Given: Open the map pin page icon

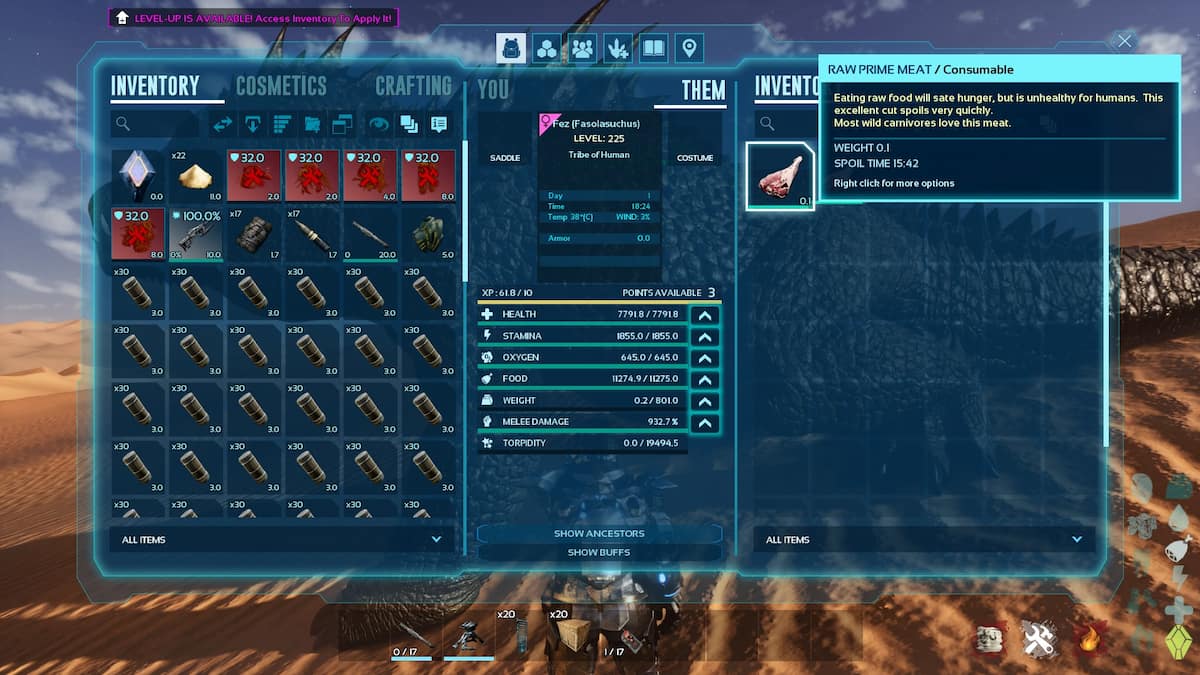Looking at the screenshot, I should [688, 48].
